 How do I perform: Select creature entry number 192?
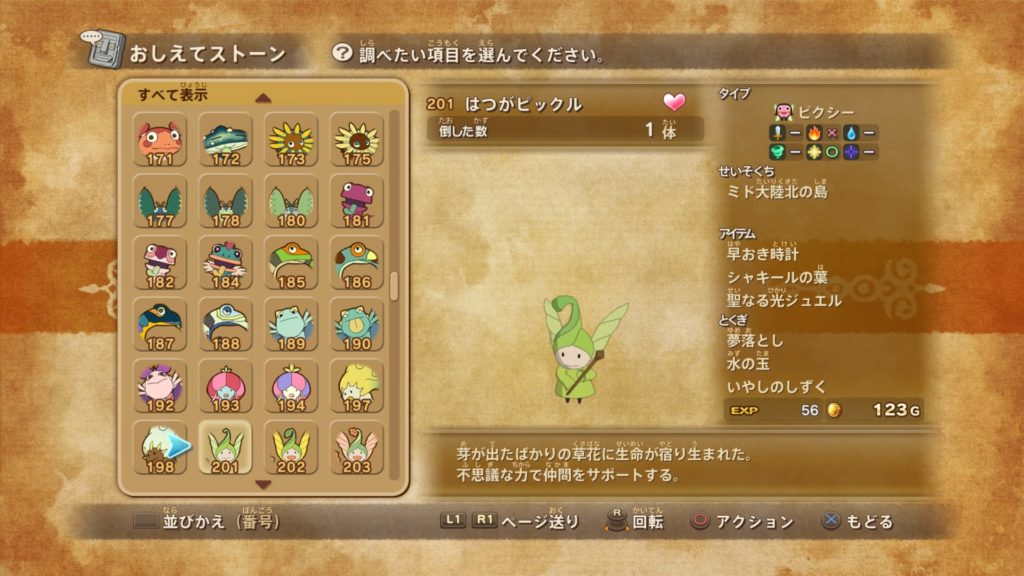click(160, 385)
